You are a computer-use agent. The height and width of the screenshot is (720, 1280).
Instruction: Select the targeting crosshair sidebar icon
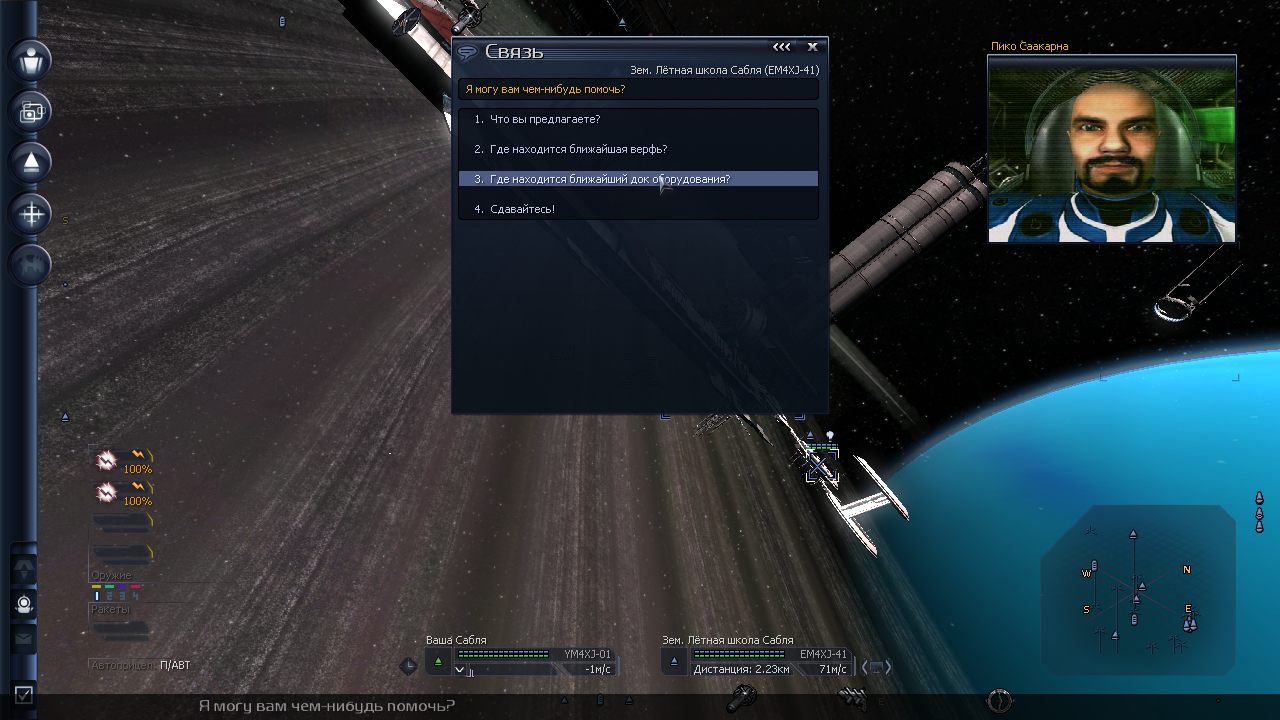(x=29, y=213)
